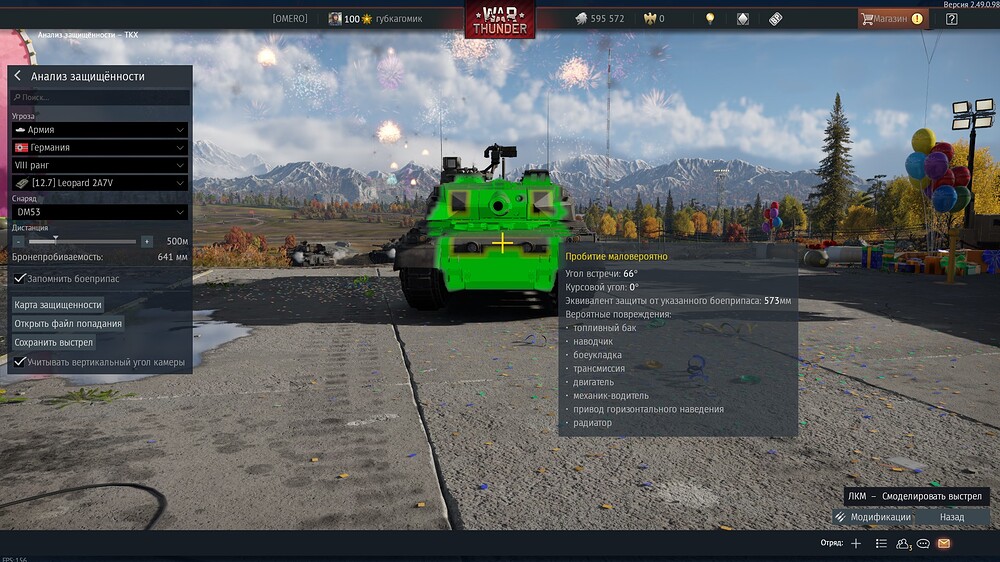The height and width of the screenshot is (562, 1000).
Task: Toggle the Запомнить боеприпас checkbox
Action: pos(20,278)
